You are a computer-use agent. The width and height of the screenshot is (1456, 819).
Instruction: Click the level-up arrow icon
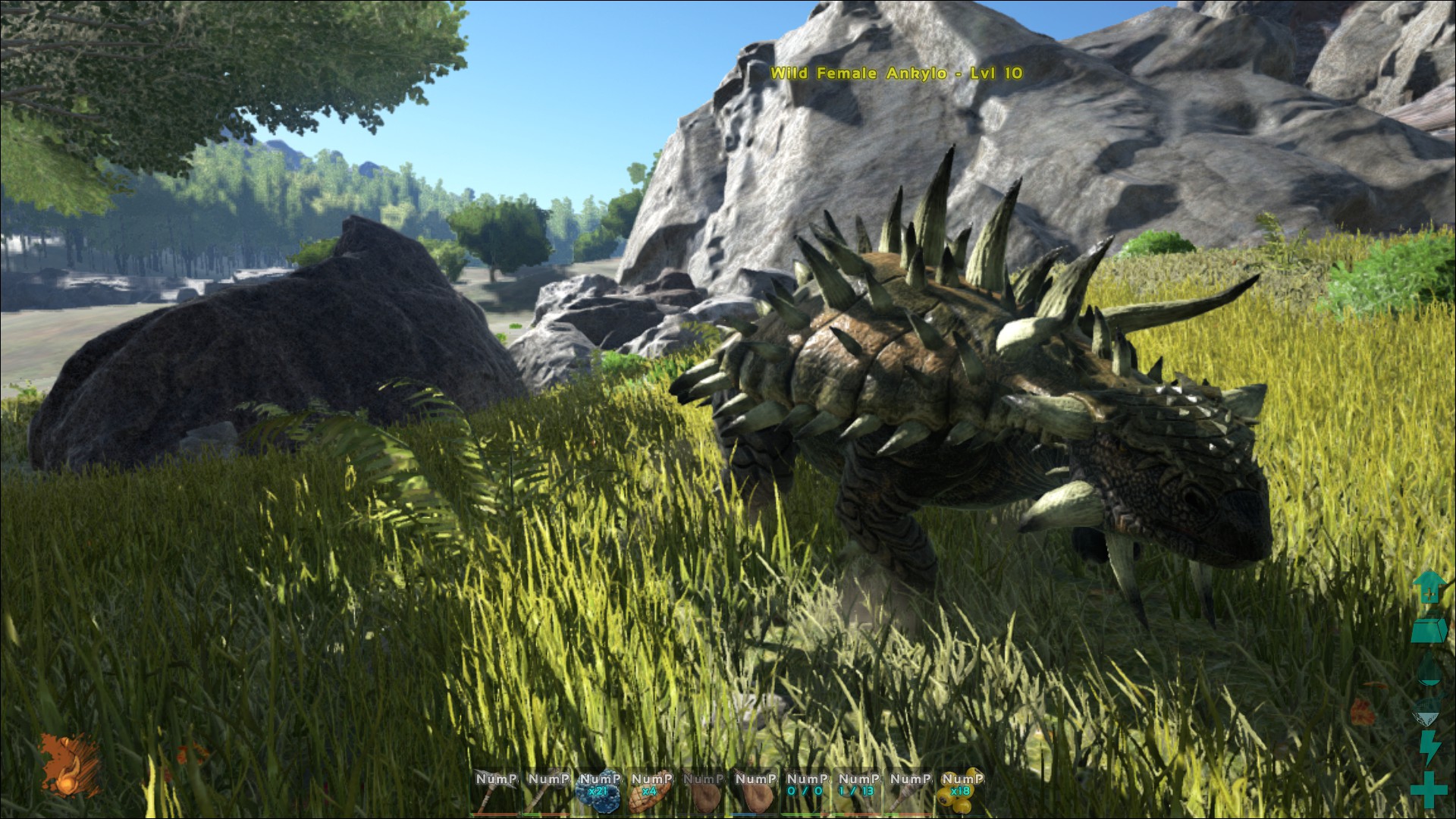(x=1429, y=587)
